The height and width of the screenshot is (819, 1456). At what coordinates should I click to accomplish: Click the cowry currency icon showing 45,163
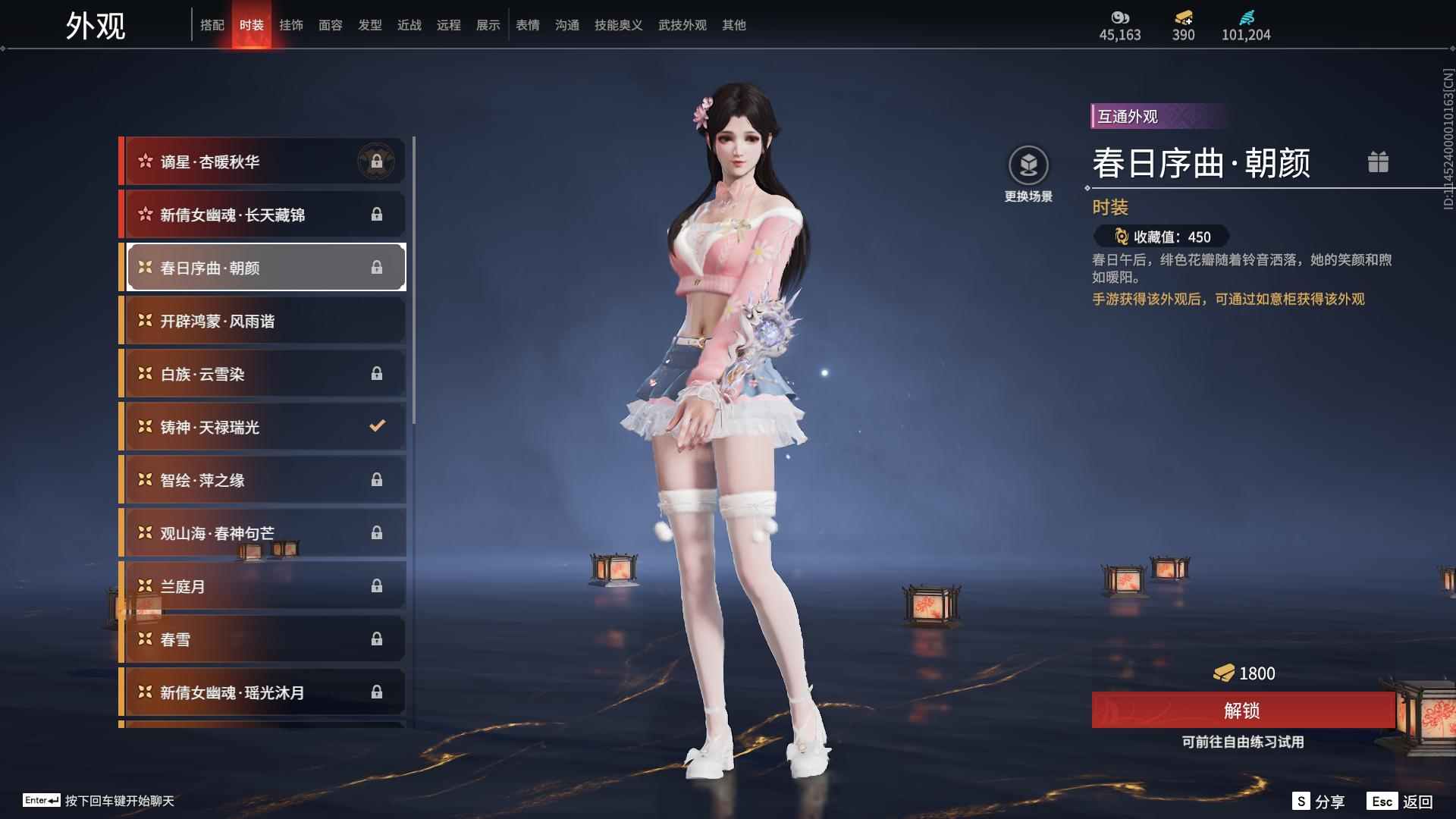[x=1120, y=17]
